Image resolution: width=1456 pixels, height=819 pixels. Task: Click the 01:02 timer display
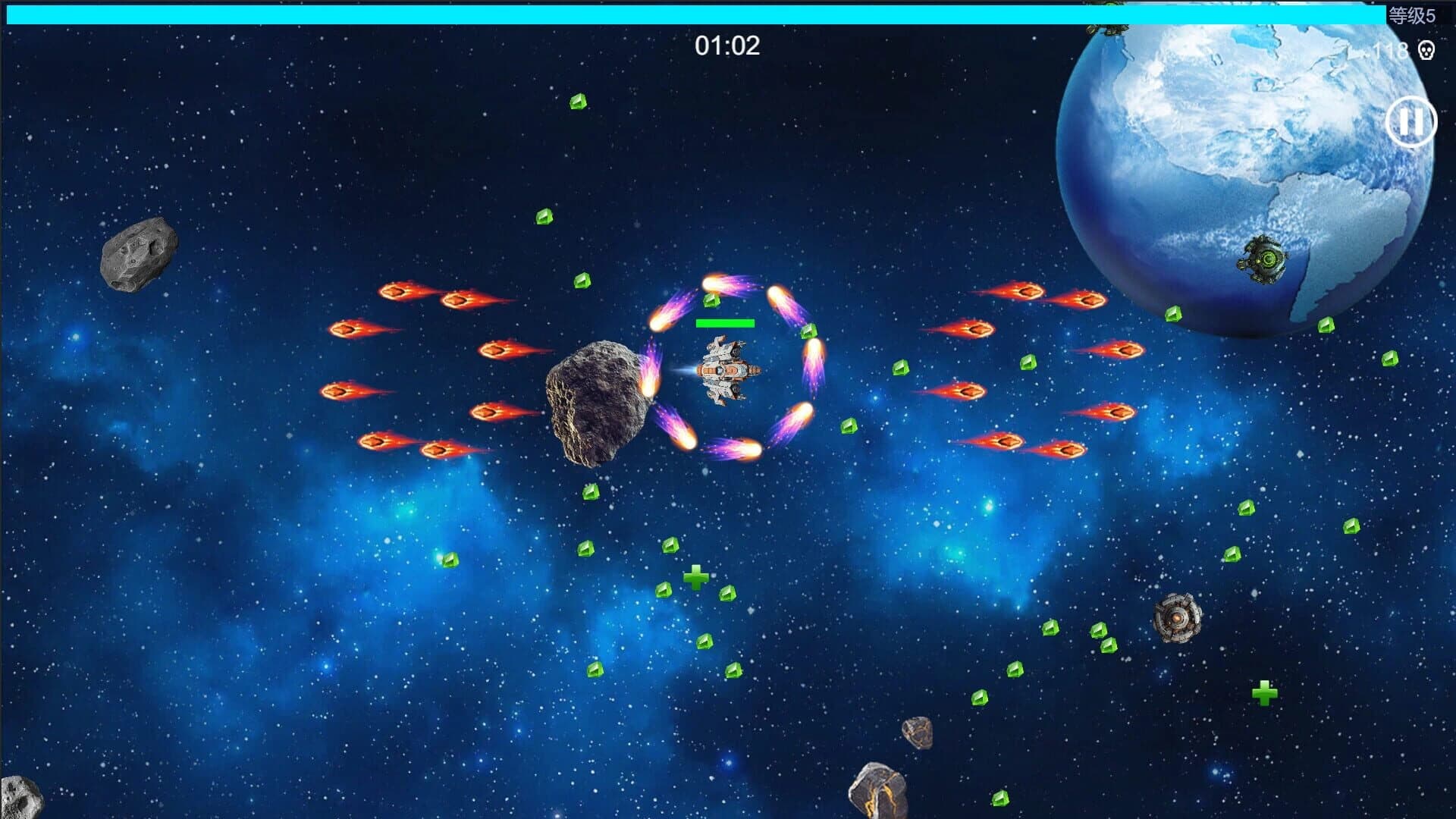(x=726, y=45)
